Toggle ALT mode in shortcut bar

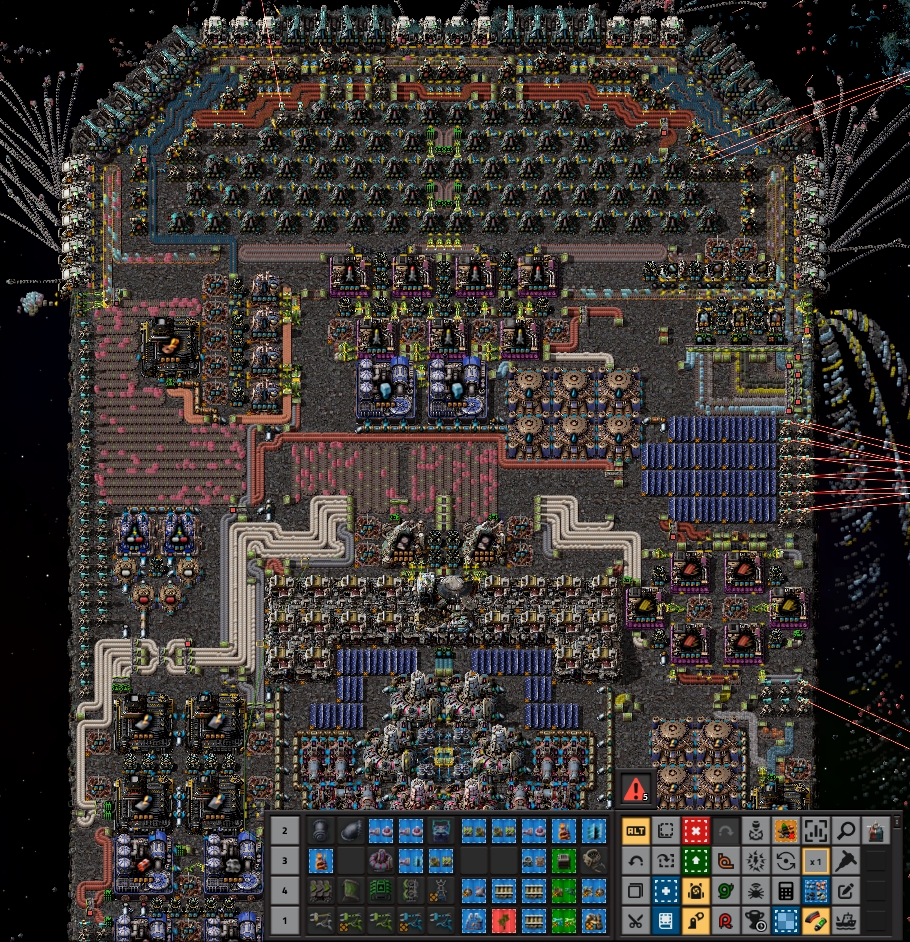(x=635, y=830)
